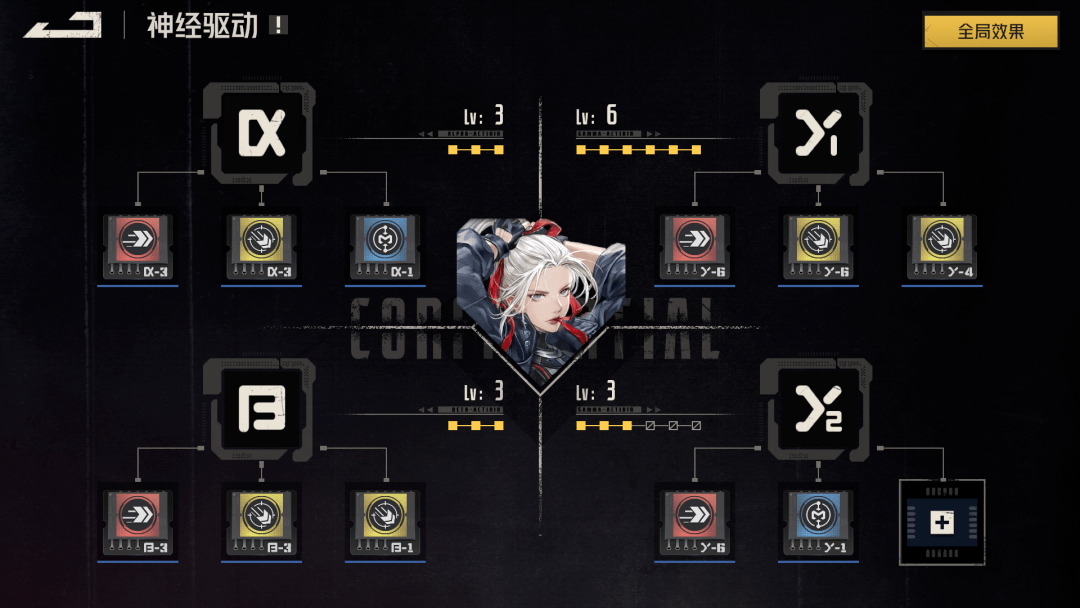Open the γ1 neural node
The image size is (1080, 608).
coord(816,133)
